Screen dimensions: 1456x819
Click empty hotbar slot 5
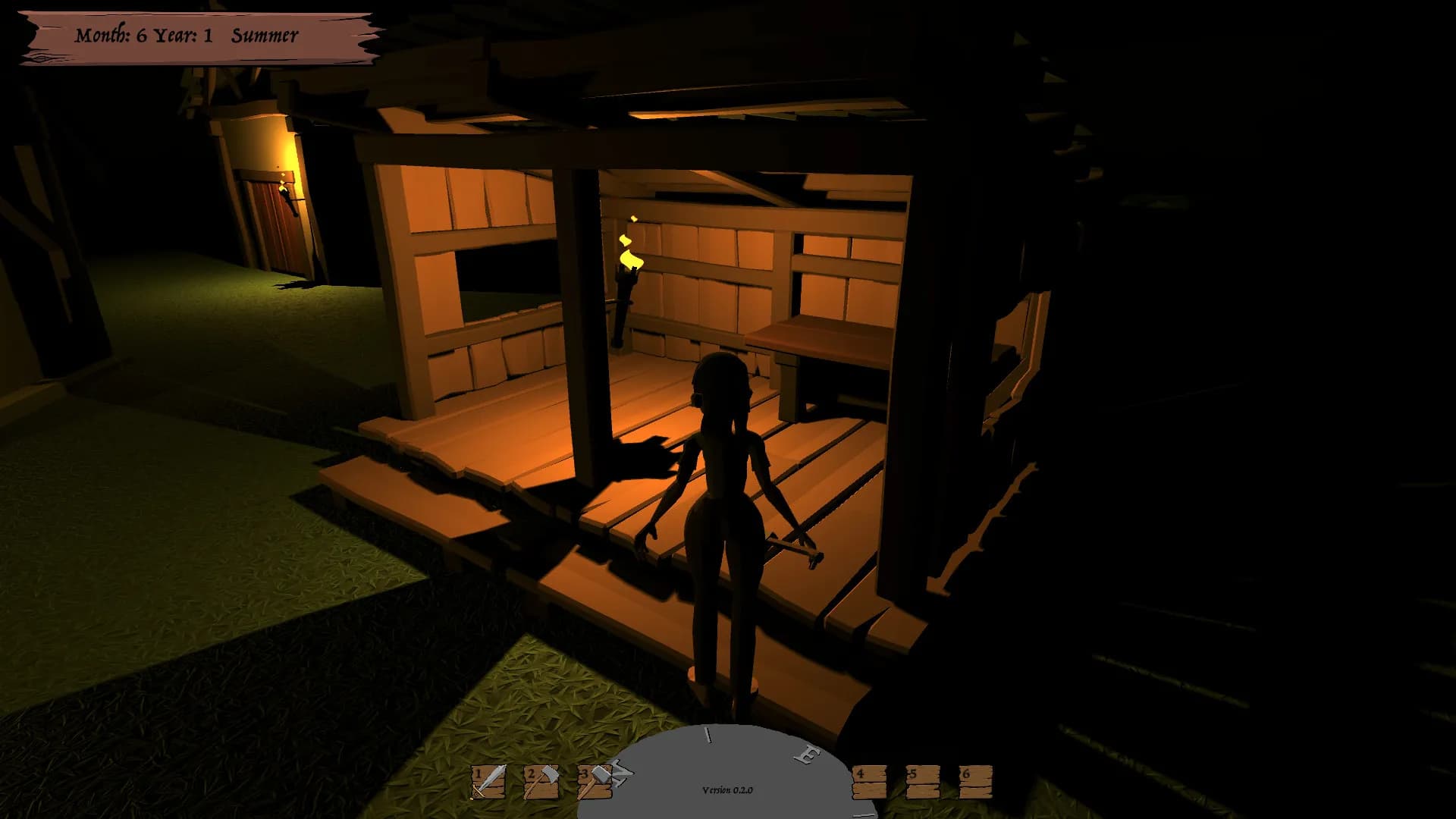[x=923, y=781]
